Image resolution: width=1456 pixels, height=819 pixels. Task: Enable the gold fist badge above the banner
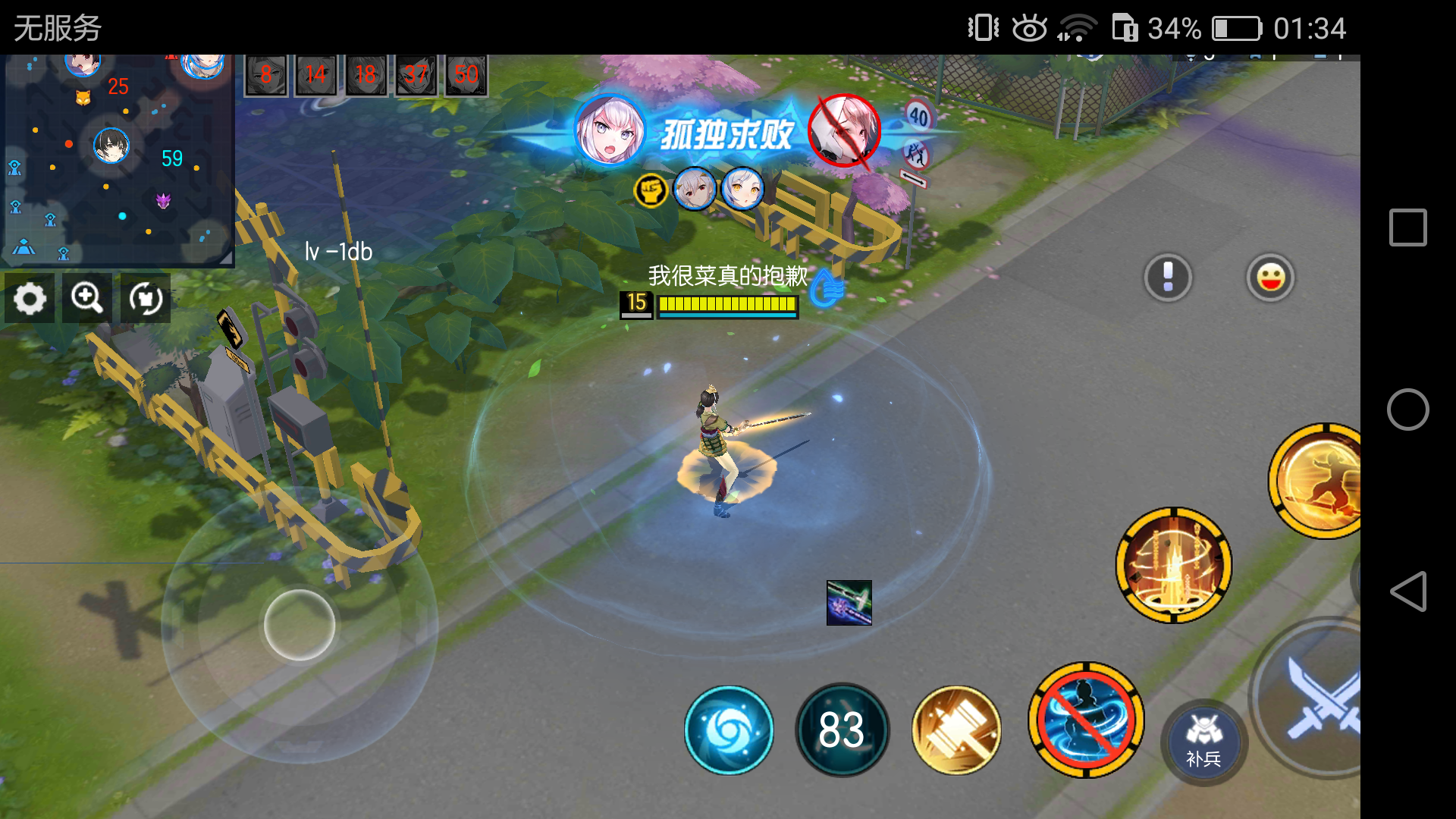tap(652, 191)
